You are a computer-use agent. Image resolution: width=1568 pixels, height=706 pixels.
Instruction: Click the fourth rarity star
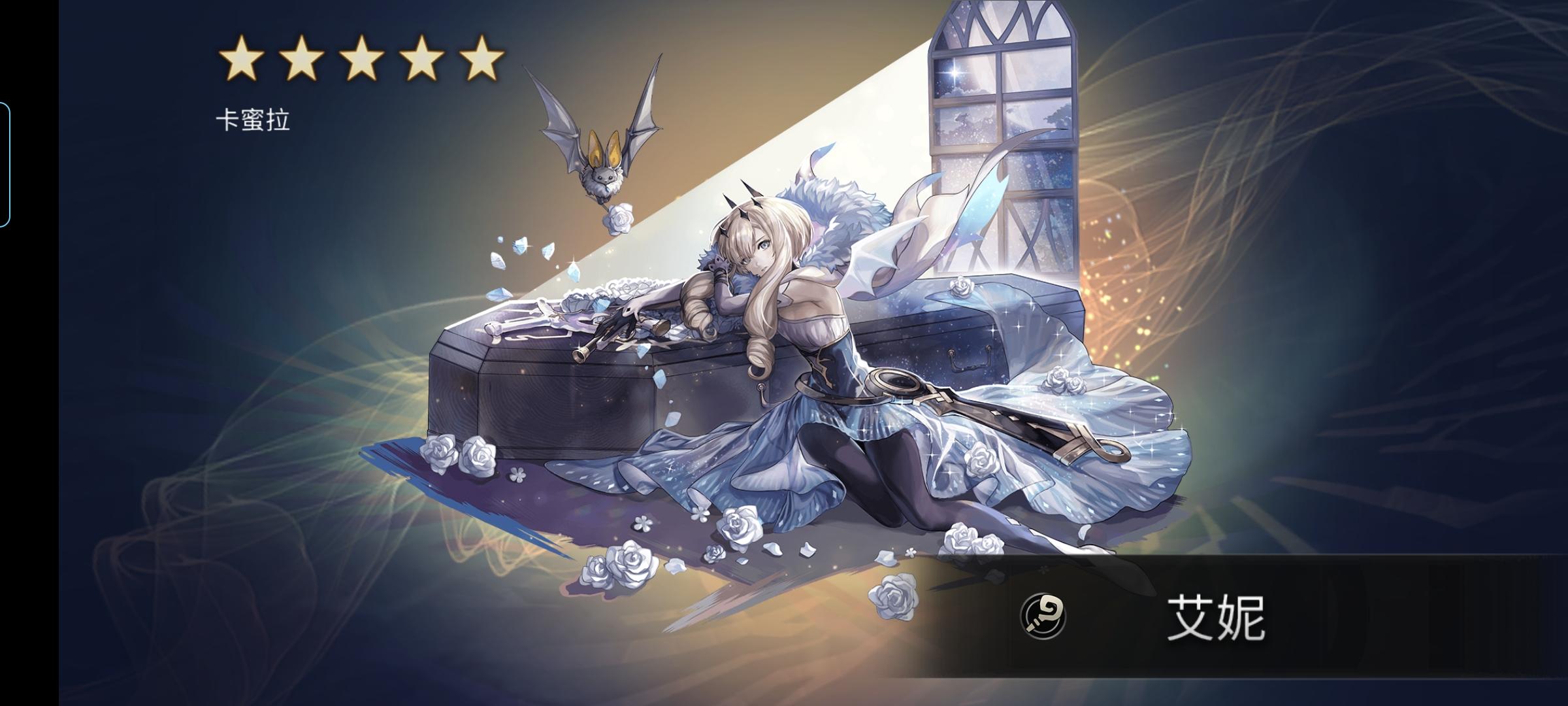point(419,59)
